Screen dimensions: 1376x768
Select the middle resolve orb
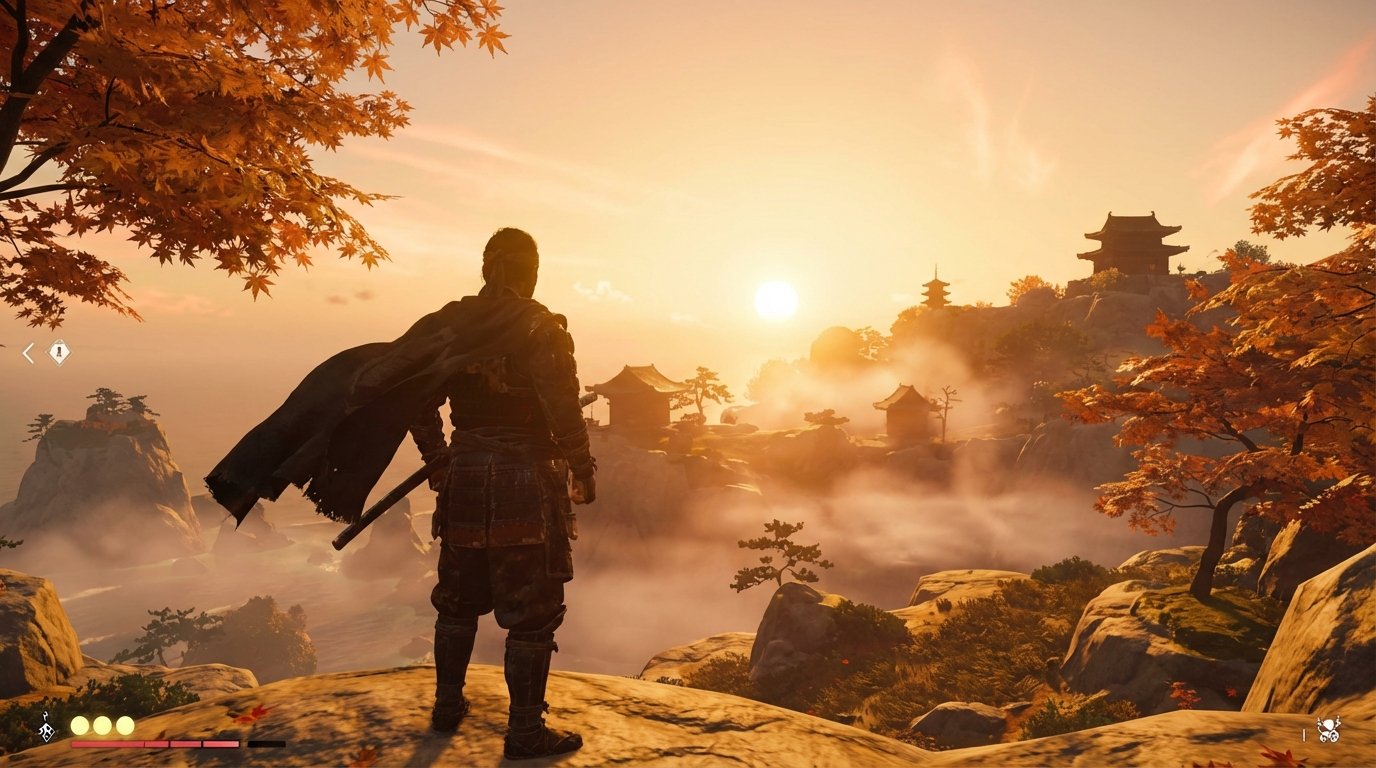tap(102, 727)
